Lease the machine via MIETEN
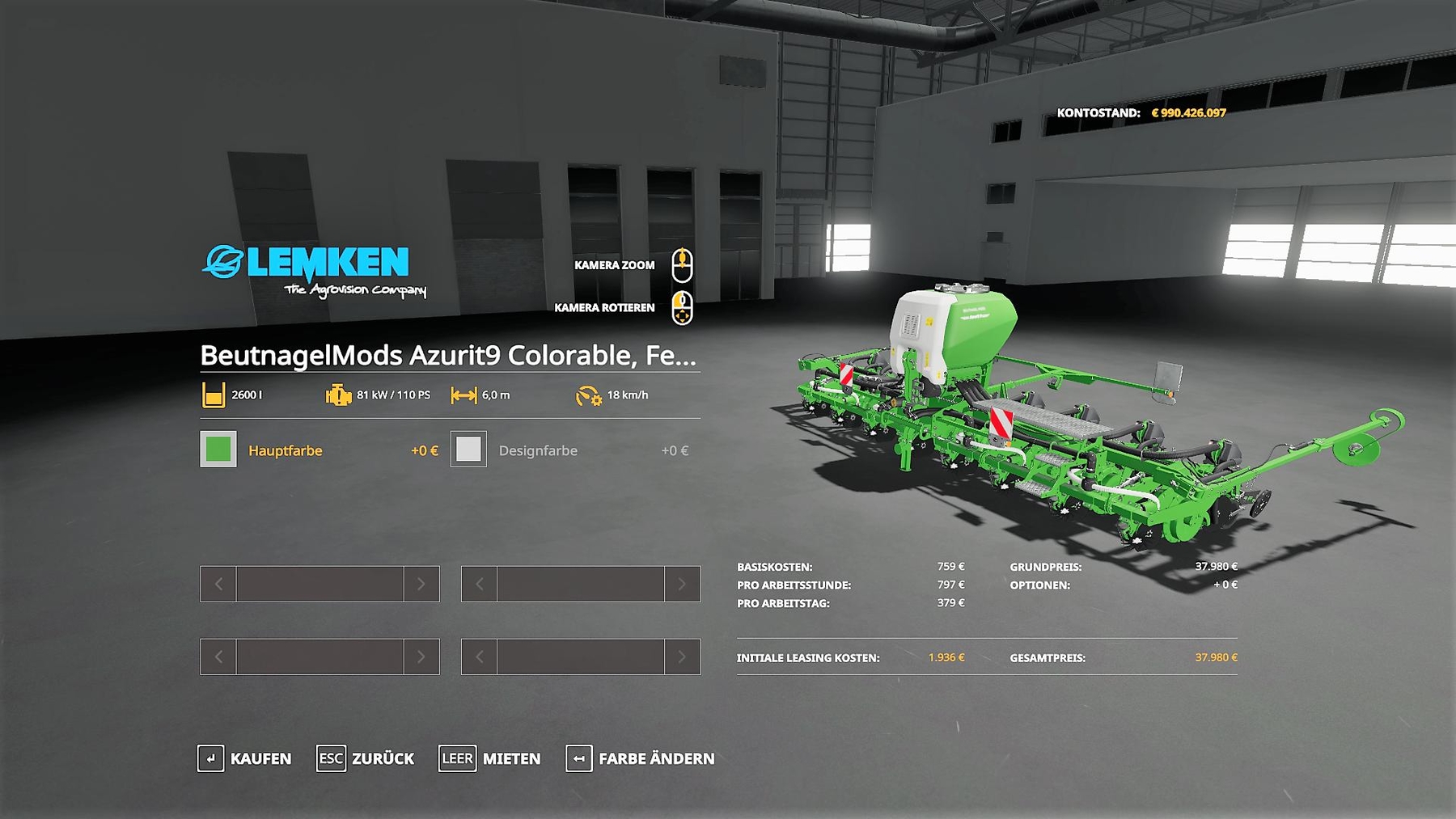 [x=490, y=758]
